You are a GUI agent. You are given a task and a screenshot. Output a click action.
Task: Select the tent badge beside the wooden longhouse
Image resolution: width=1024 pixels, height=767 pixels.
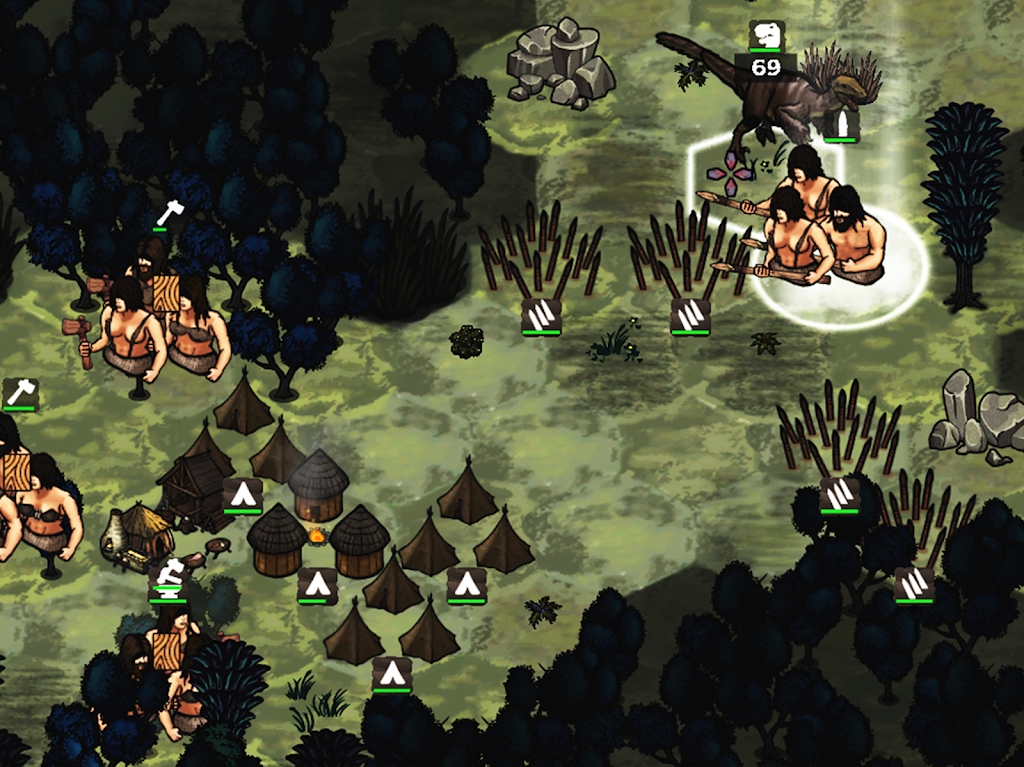[242, 494]
